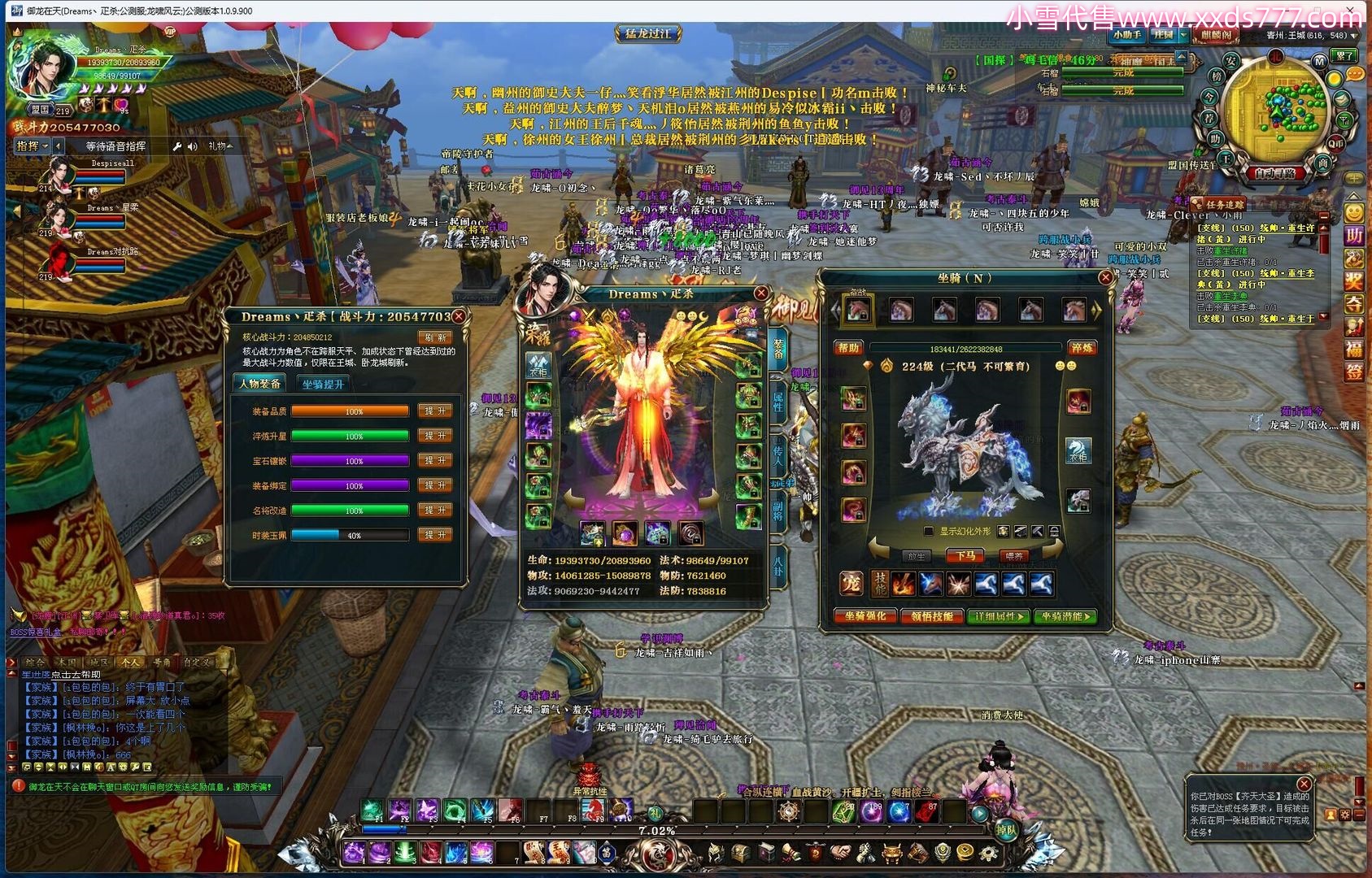Click the 领悟技能 learn skill button
The width and height of the screenshot is (1372, 878).
pyautogui.click(x=932, y=616)
